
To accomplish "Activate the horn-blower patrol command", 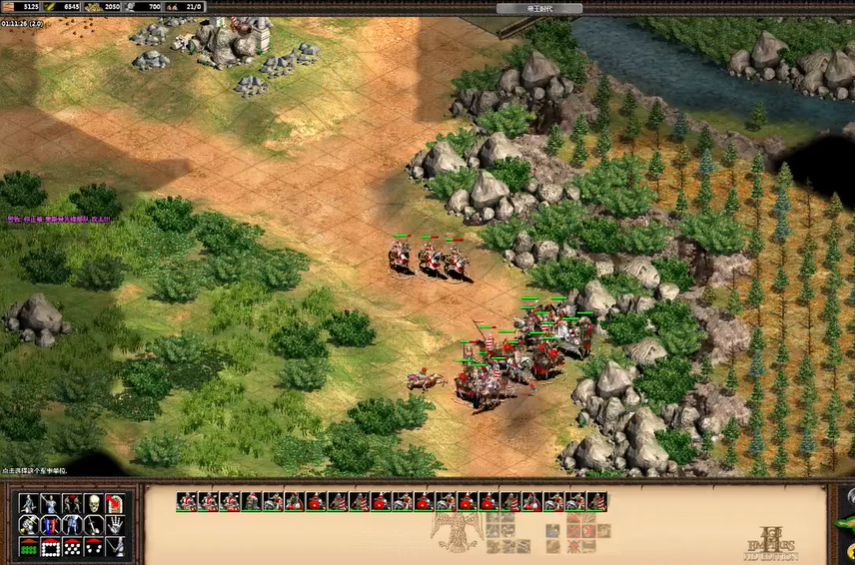I will (x=28, y=525).
